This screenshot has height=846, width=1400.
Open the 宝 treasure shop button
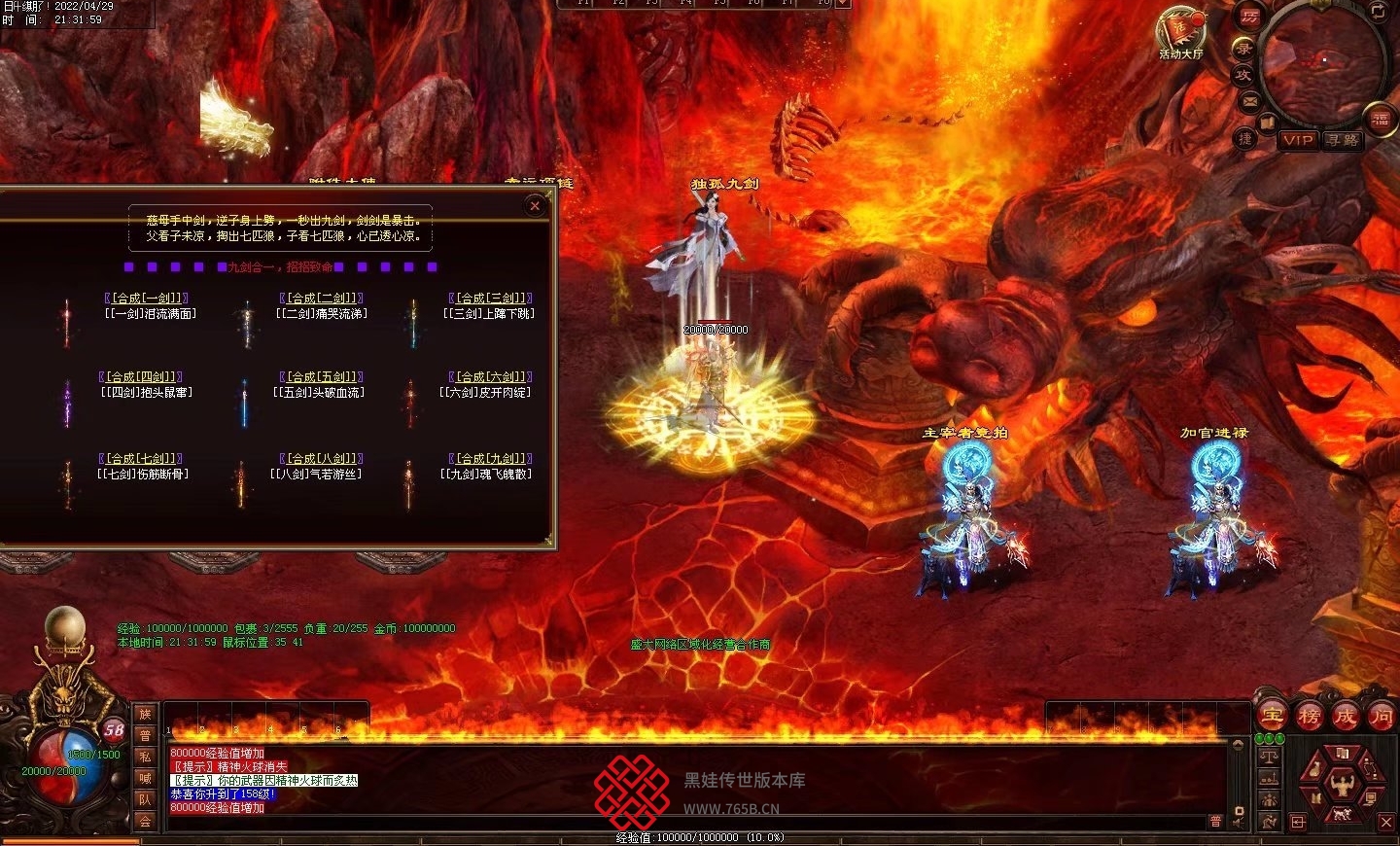pos(1273,717)
